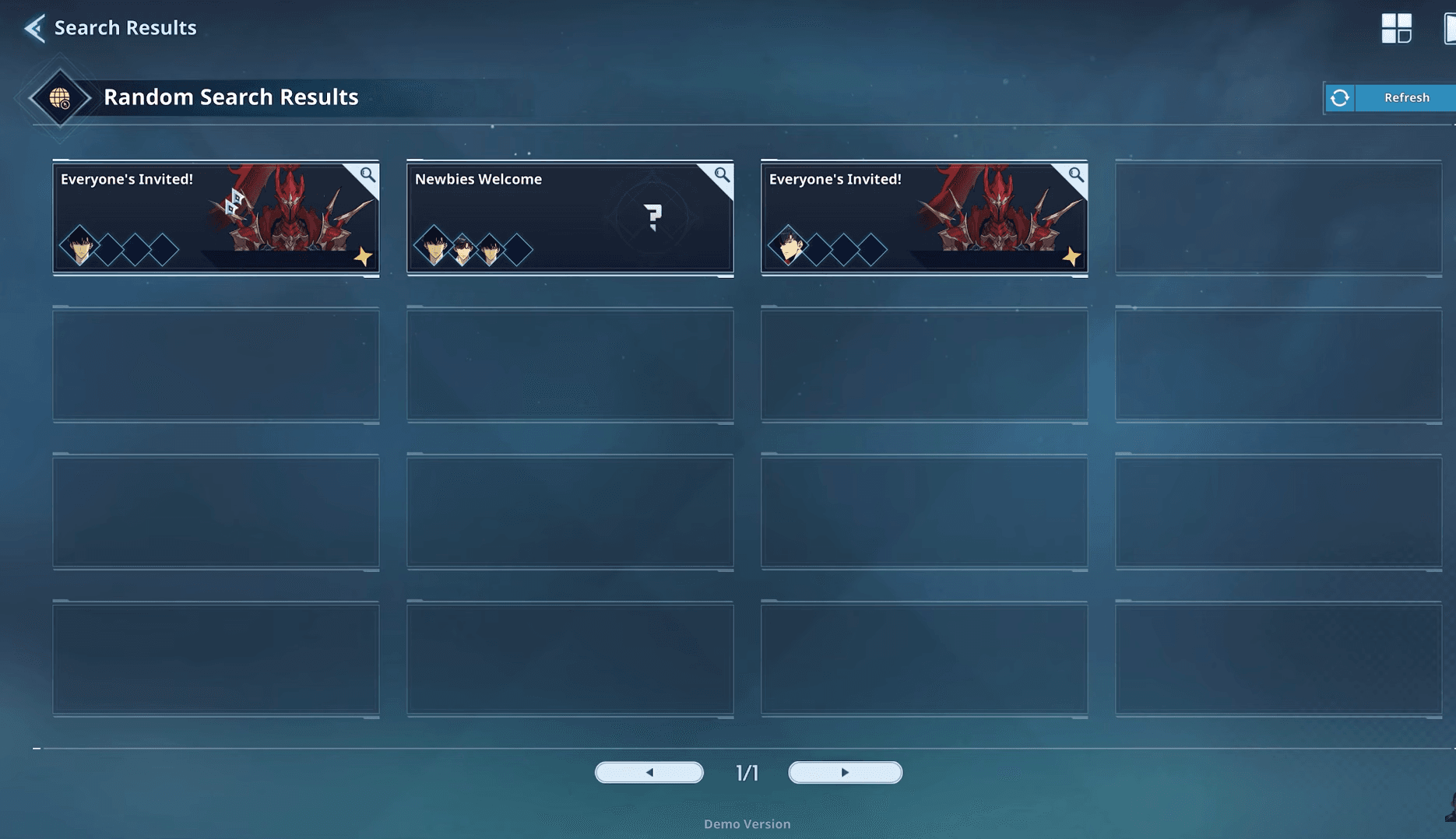This screenshot has height=839, width=1456.
Task: Refresh the random search results
Action: click(x=1391, y=97)
